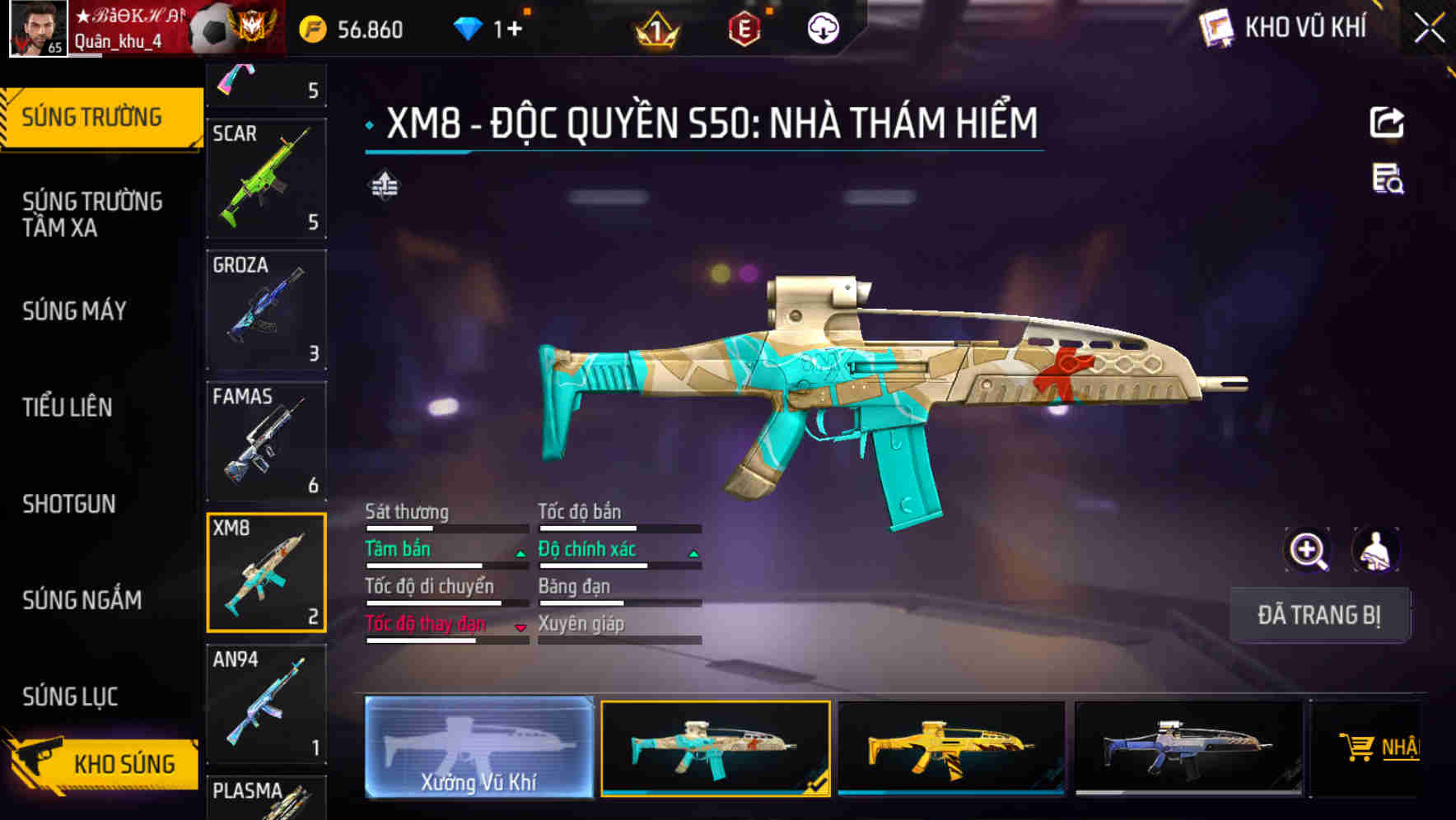Expand the Tốc độ thay đạn red arrow

(x=521, y=627)
